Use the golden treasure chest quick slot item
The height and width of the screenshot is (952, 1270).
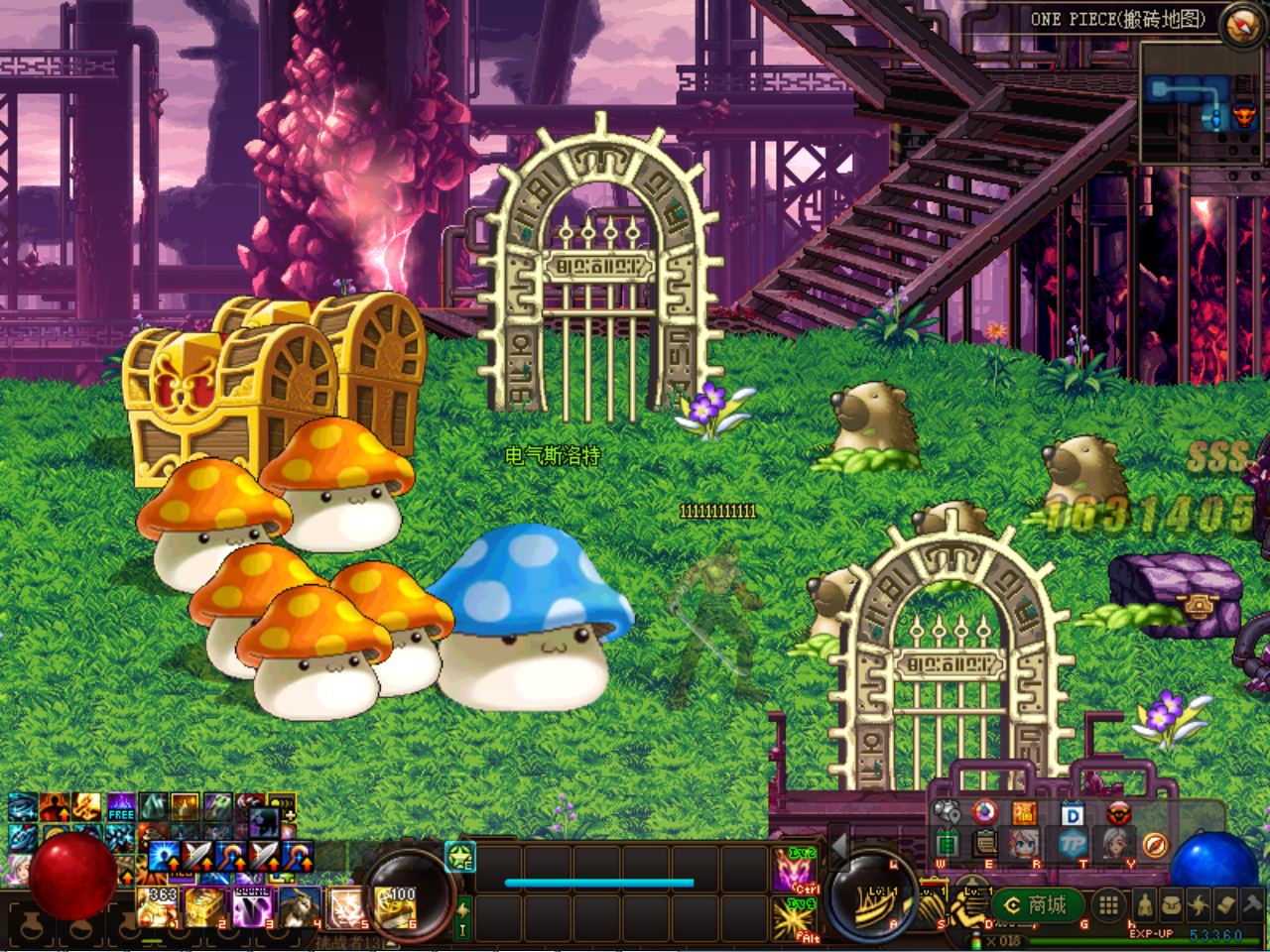pos(204,907)
